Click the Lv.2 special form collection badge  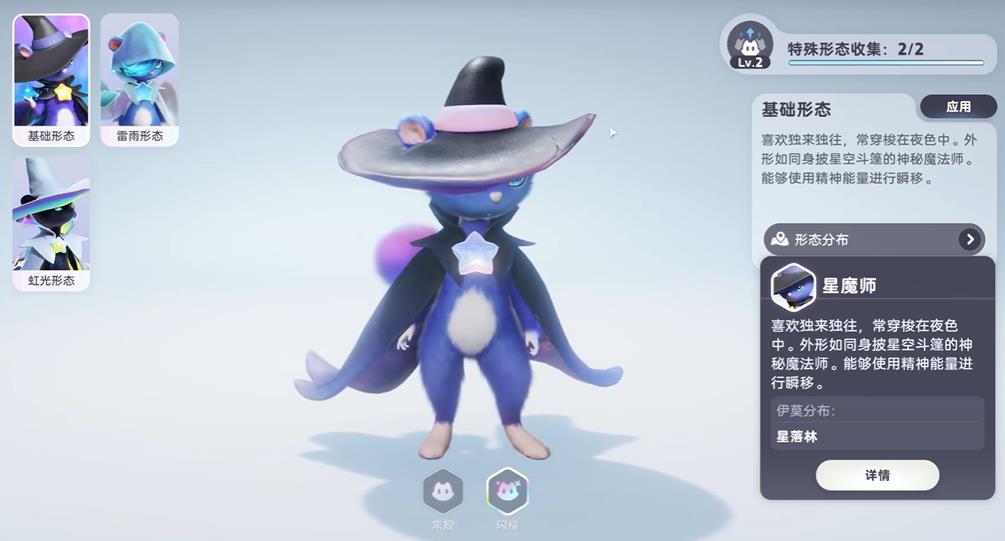(x=749, y=46)
